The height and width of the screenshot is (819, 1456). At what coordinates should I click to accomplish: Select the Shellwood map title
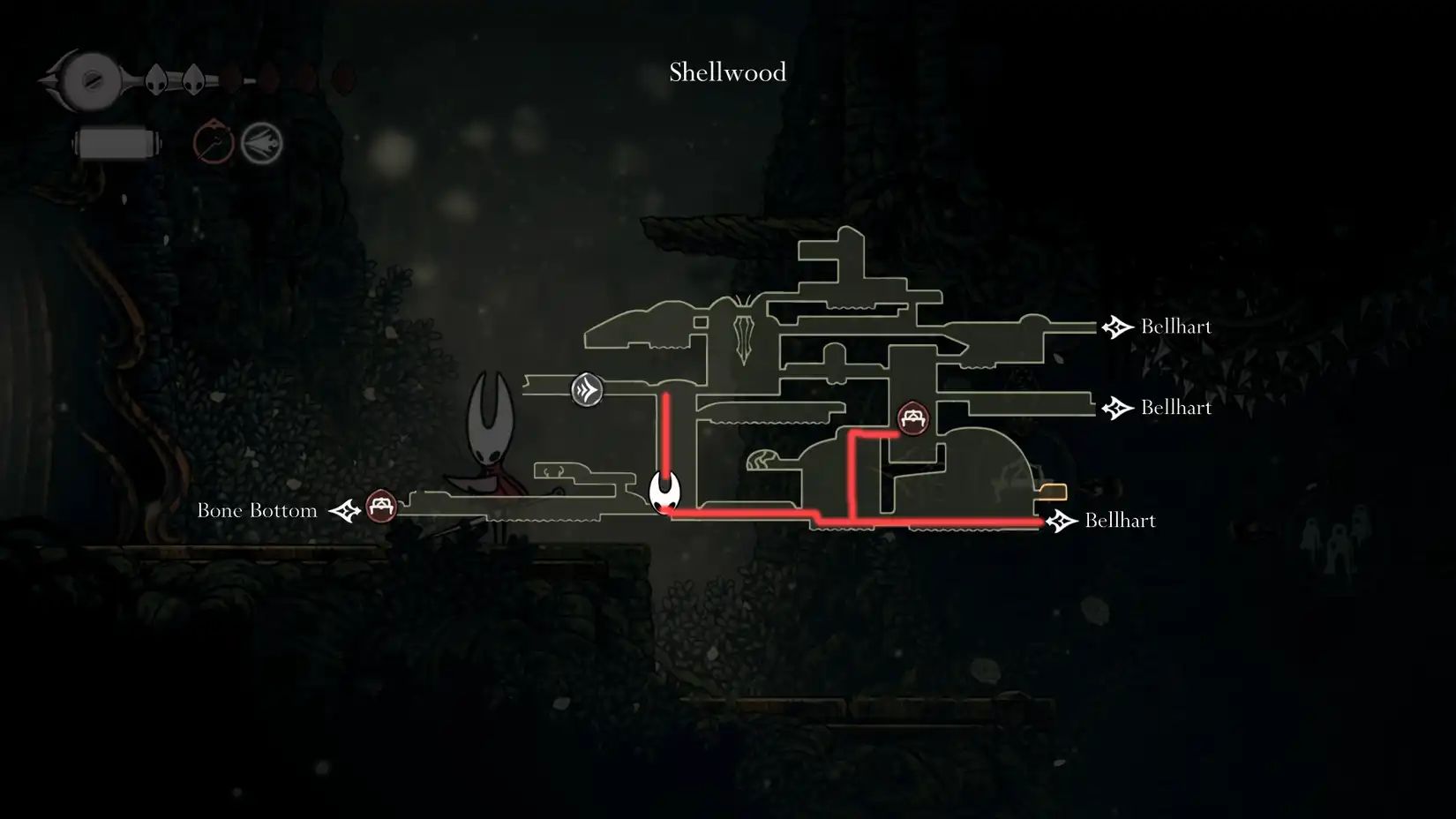click(x=726, y=72)
